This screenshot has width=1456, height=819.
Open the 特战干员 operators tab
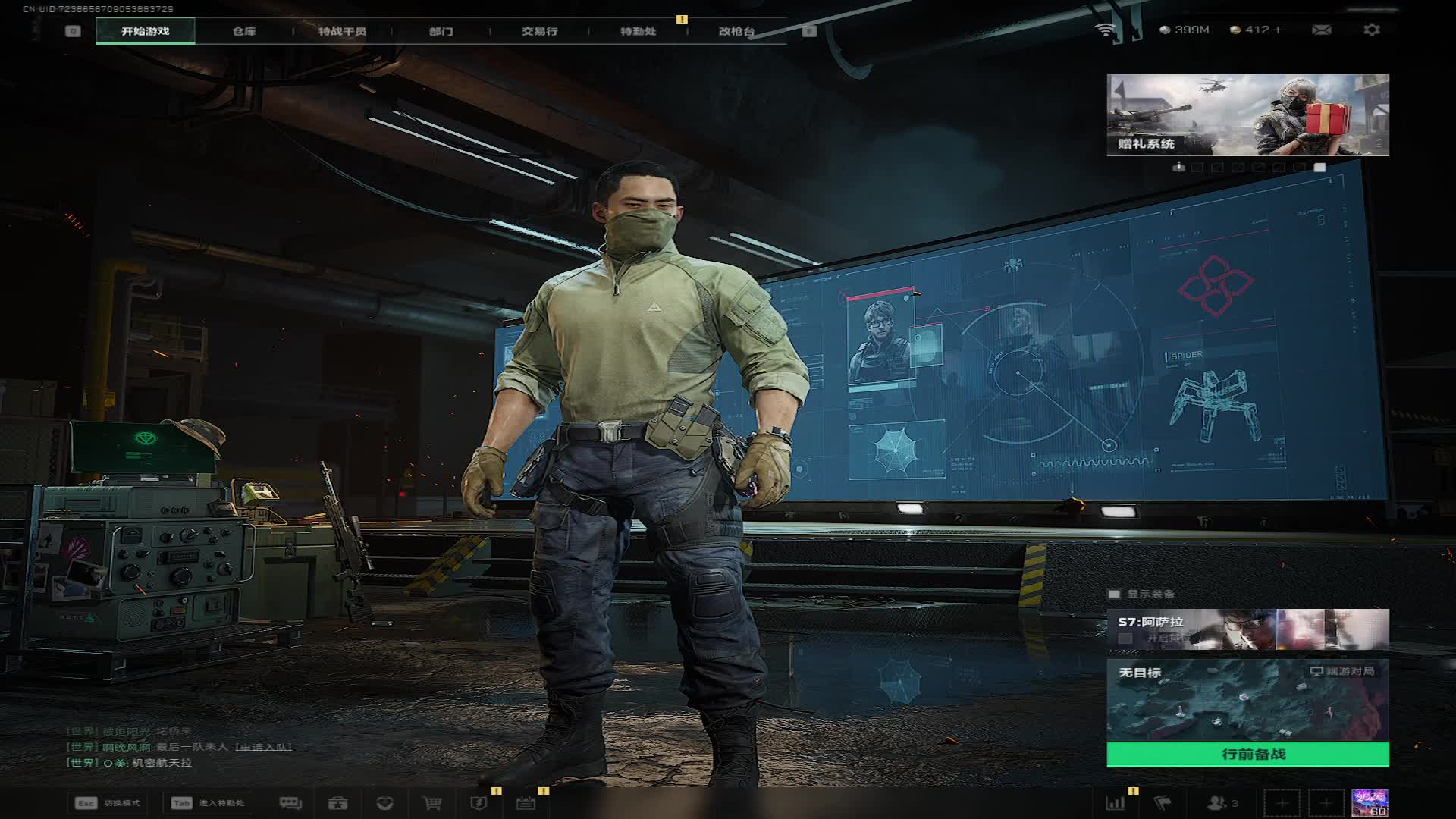(342, 31)
